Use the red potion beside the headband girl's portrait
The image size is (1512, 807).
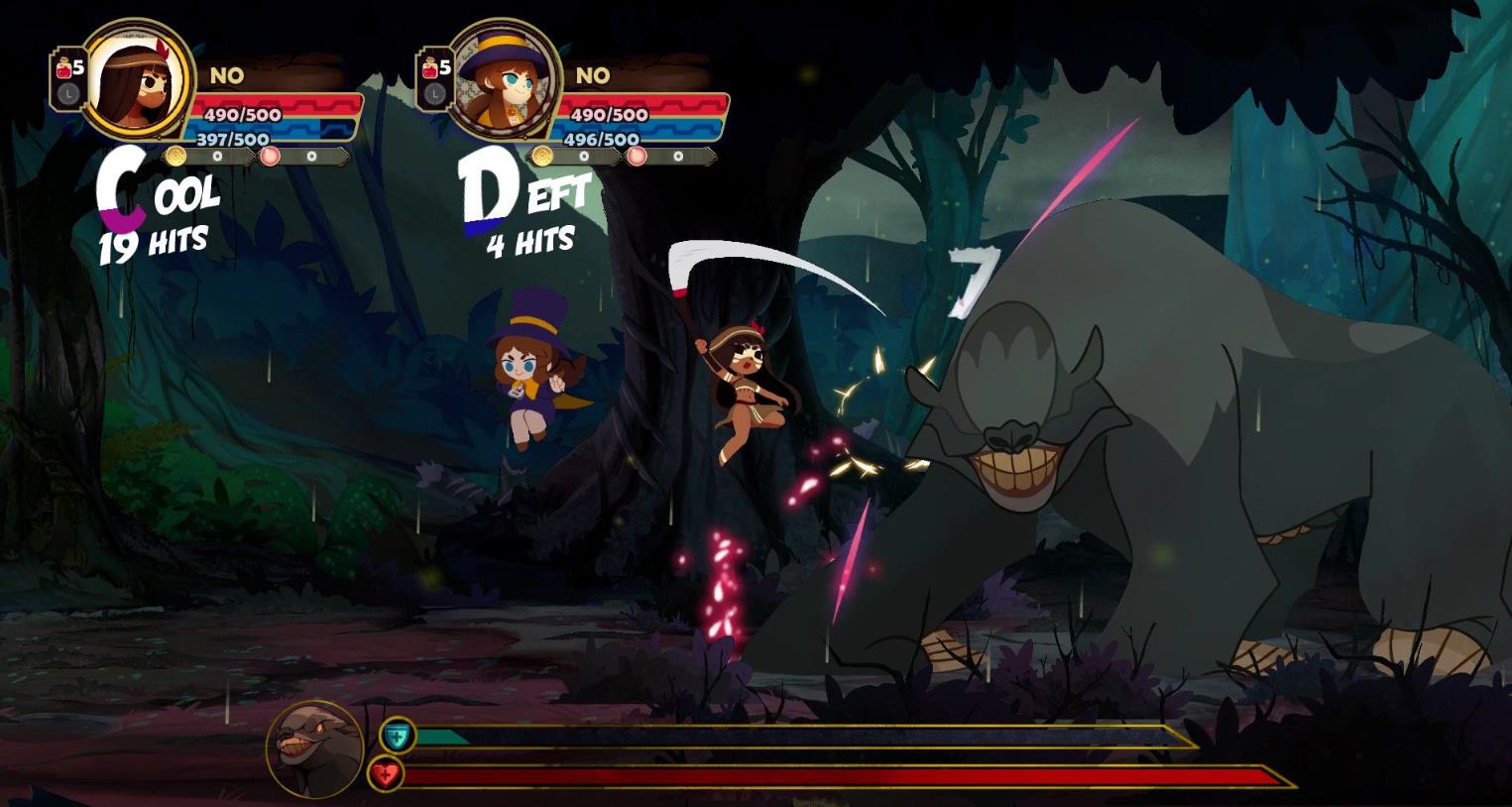pos(65,68)
